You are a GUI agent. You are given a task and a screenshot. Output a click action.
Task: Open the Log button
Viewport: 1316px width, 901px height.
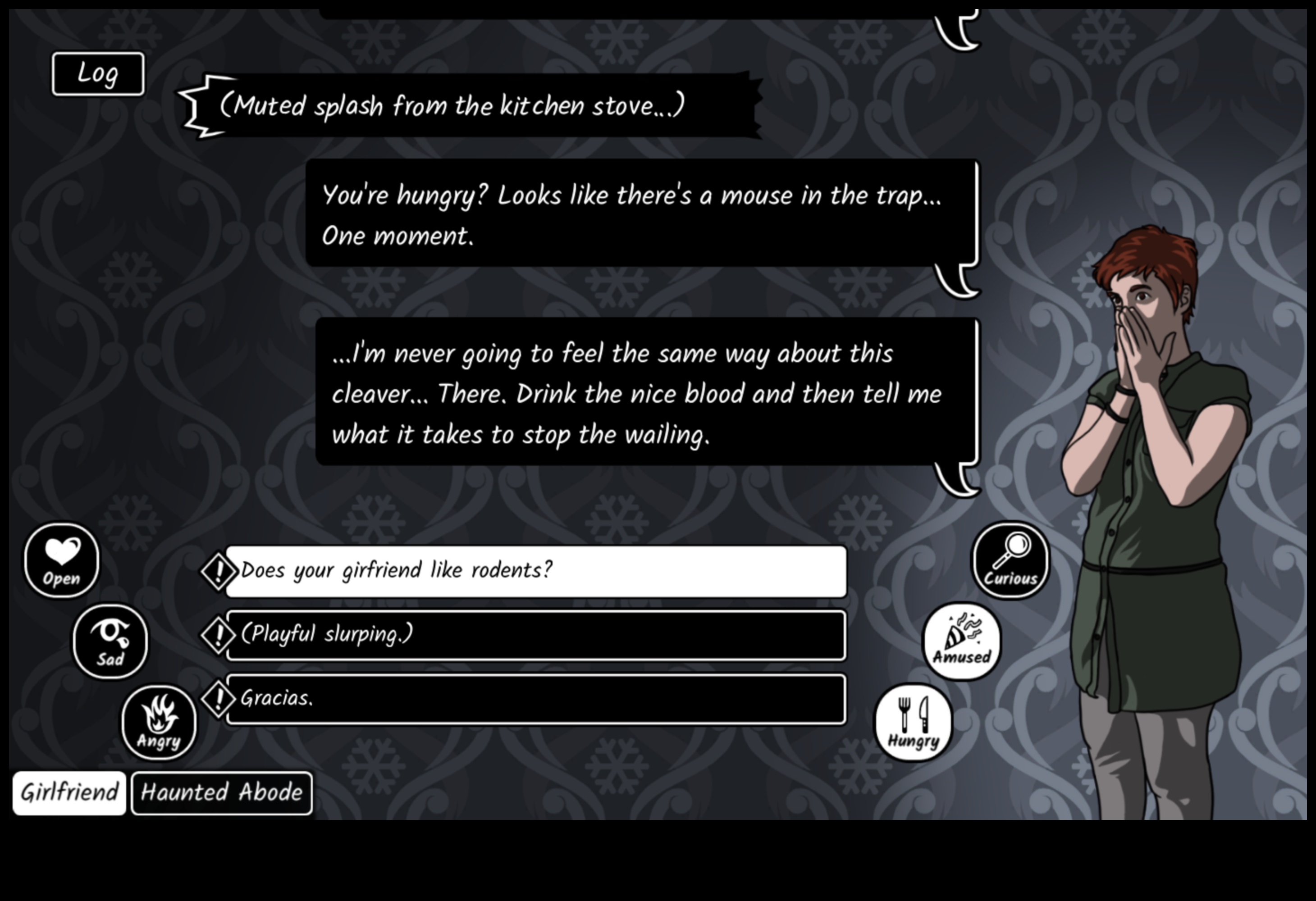pyautogui.click(x=98, y=74)
